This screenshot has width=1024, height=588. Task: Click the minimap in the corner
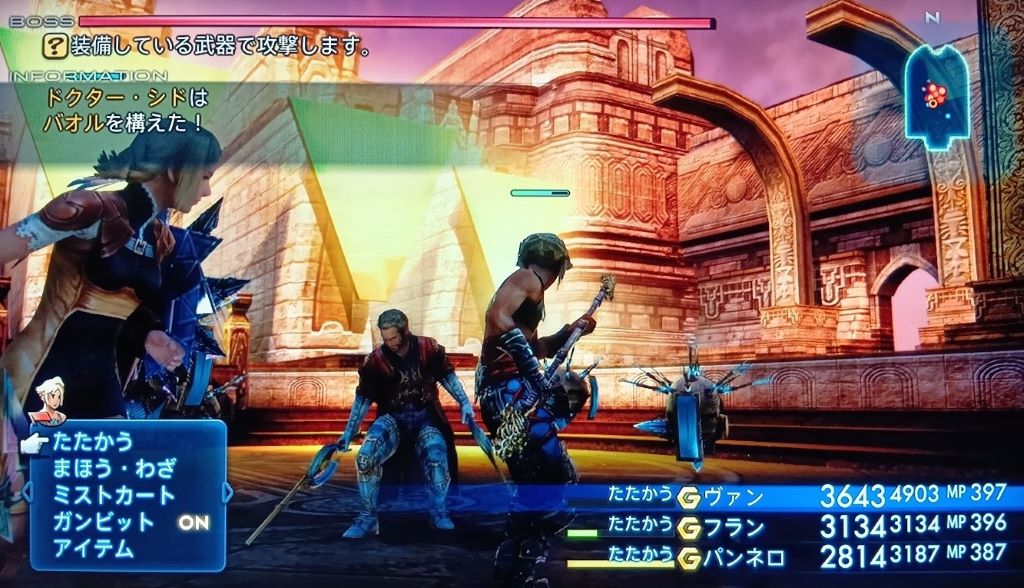point(937,95)
